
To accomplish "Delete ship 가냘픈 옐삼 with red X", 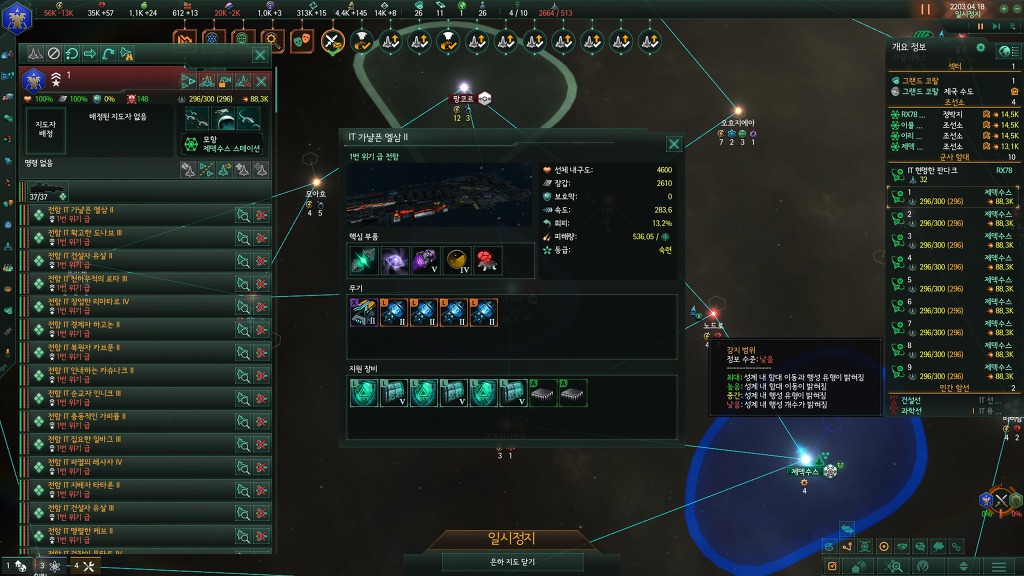I will (x=261, y=214).
